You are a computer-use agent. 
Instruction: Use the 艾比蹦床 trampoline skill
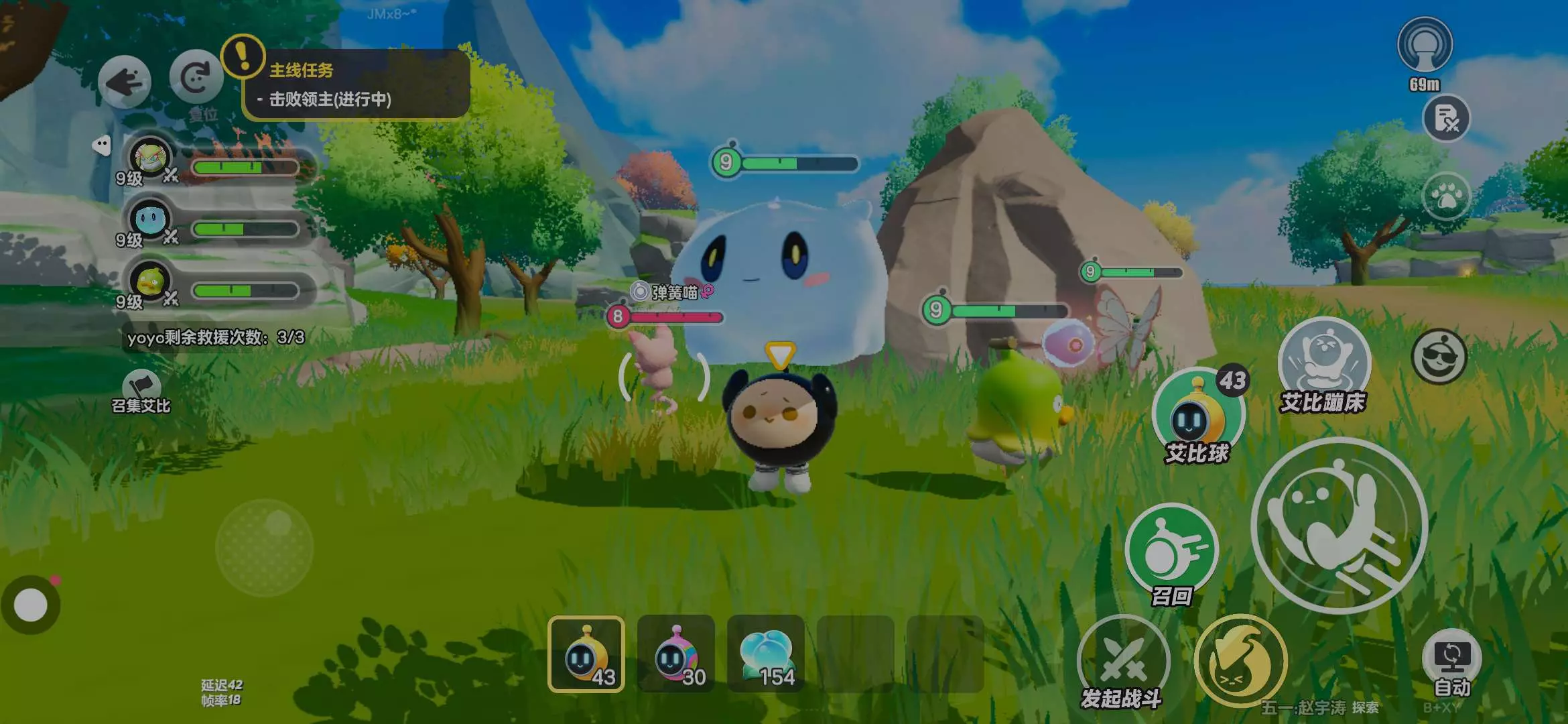(x=1324, y=365)
